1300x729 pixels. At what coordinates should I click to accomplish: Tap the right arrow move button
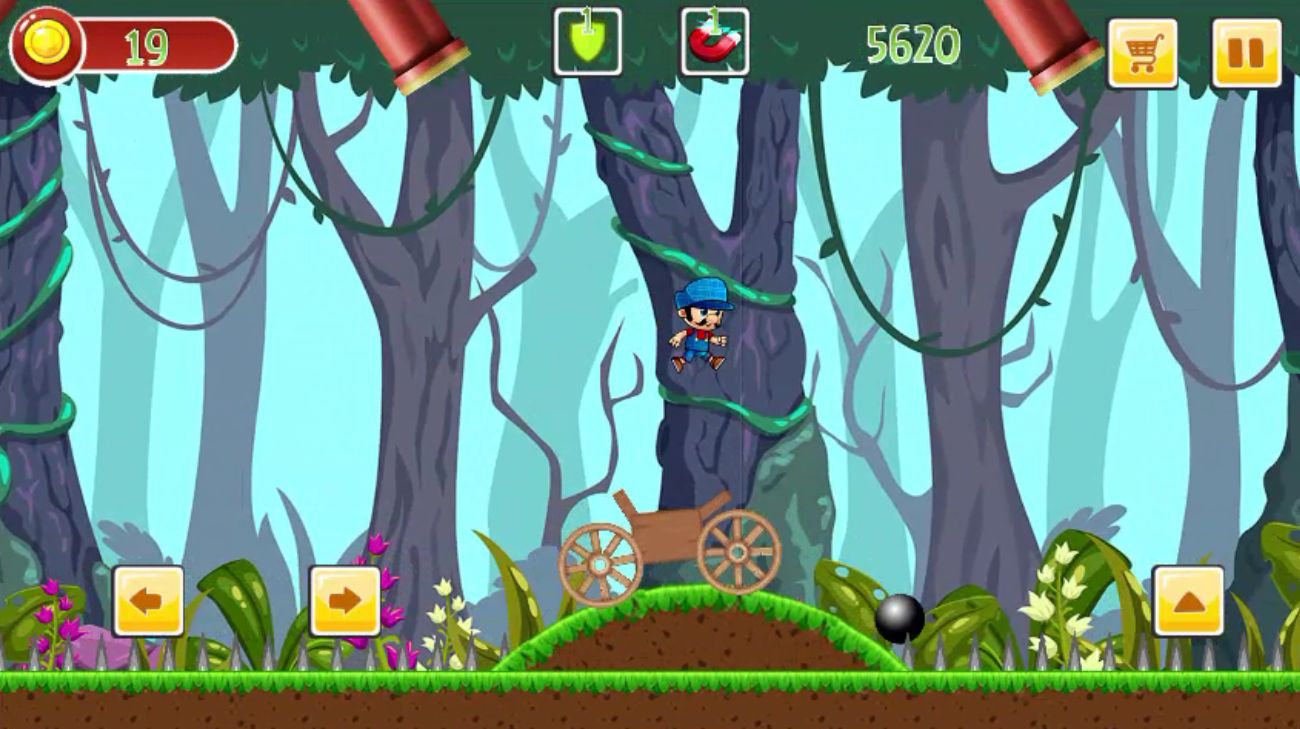click(x=344, y=601)
